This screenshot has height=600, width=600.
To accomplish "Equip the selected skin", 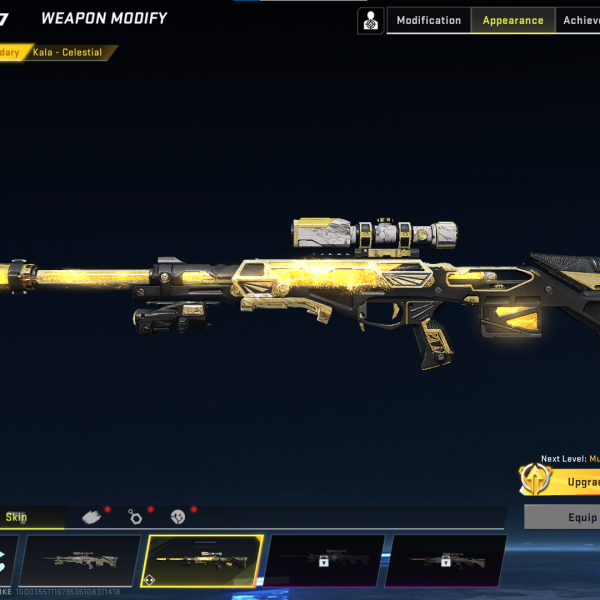I will click(x=563, y=517).
